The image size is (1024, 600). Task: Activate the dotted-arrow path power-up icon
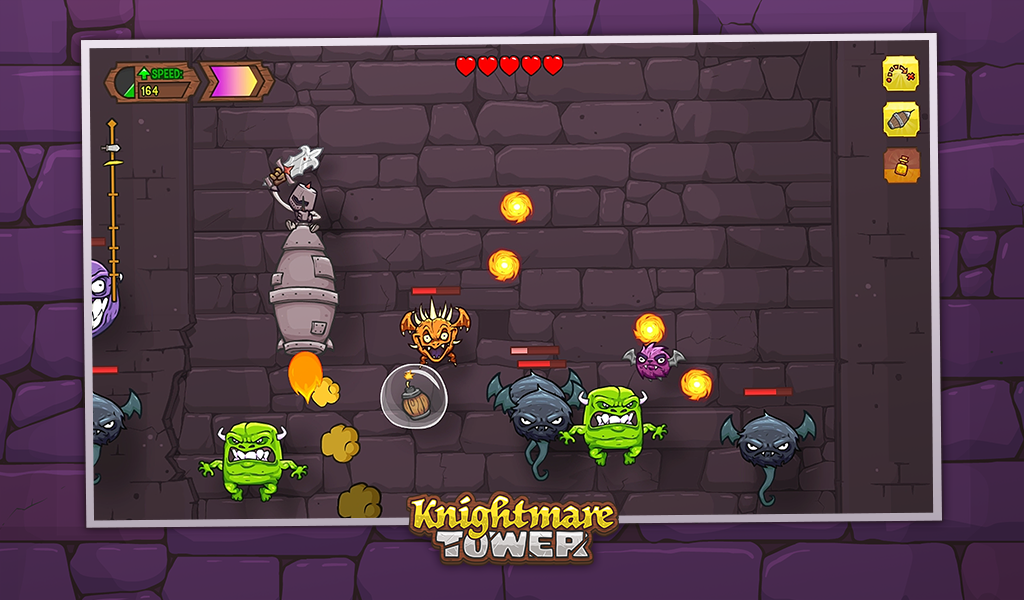point(900,74)
